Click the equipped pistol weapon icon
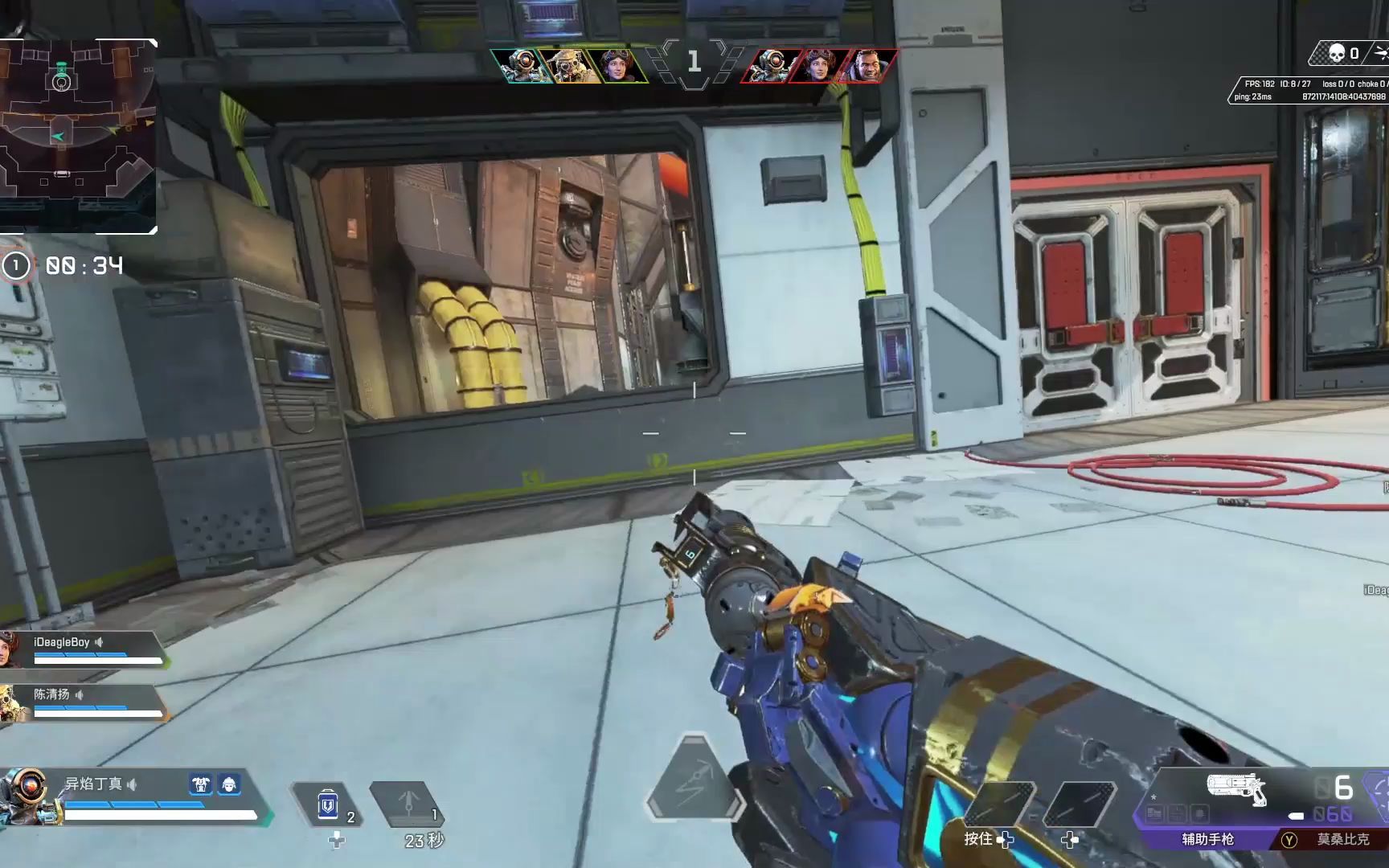The height and width of the screenshot is (868, 1389). (x=1236, y=788)
